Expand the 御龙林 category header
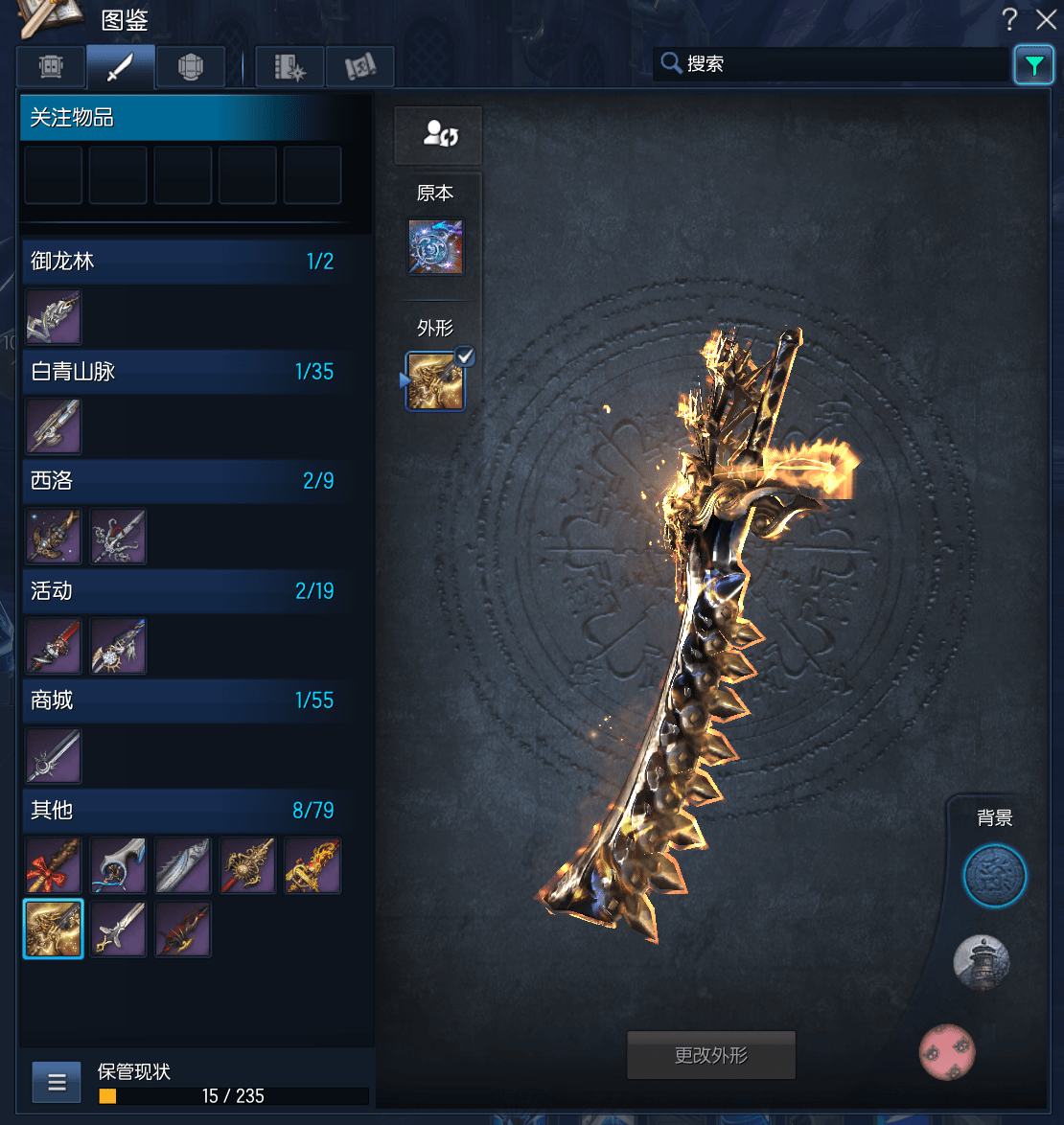 pyautogui.click(x=182, y=262)
